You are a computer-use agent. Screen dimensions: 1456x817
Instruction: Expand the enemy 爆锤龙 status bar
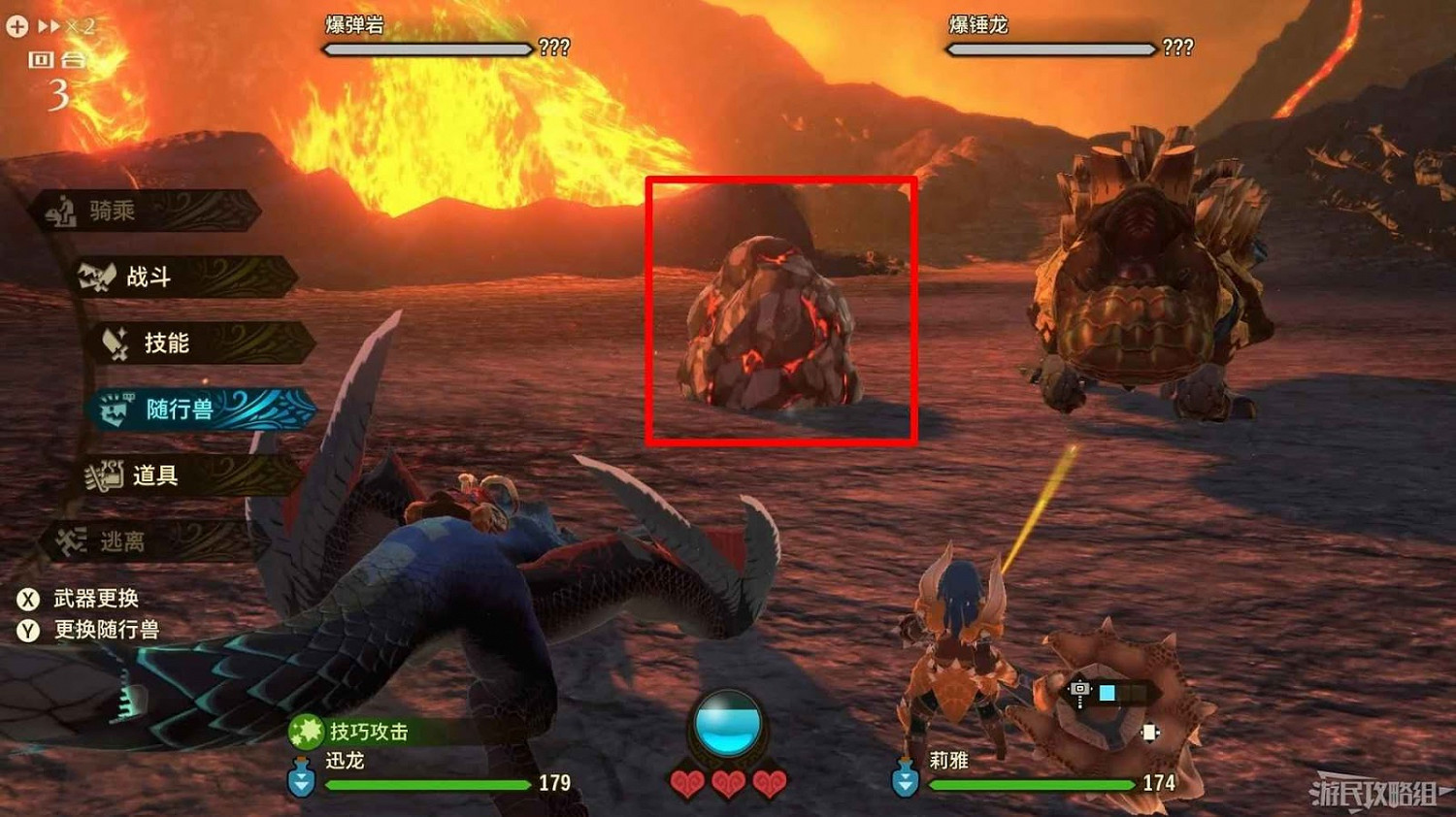tap(1051, 47)
